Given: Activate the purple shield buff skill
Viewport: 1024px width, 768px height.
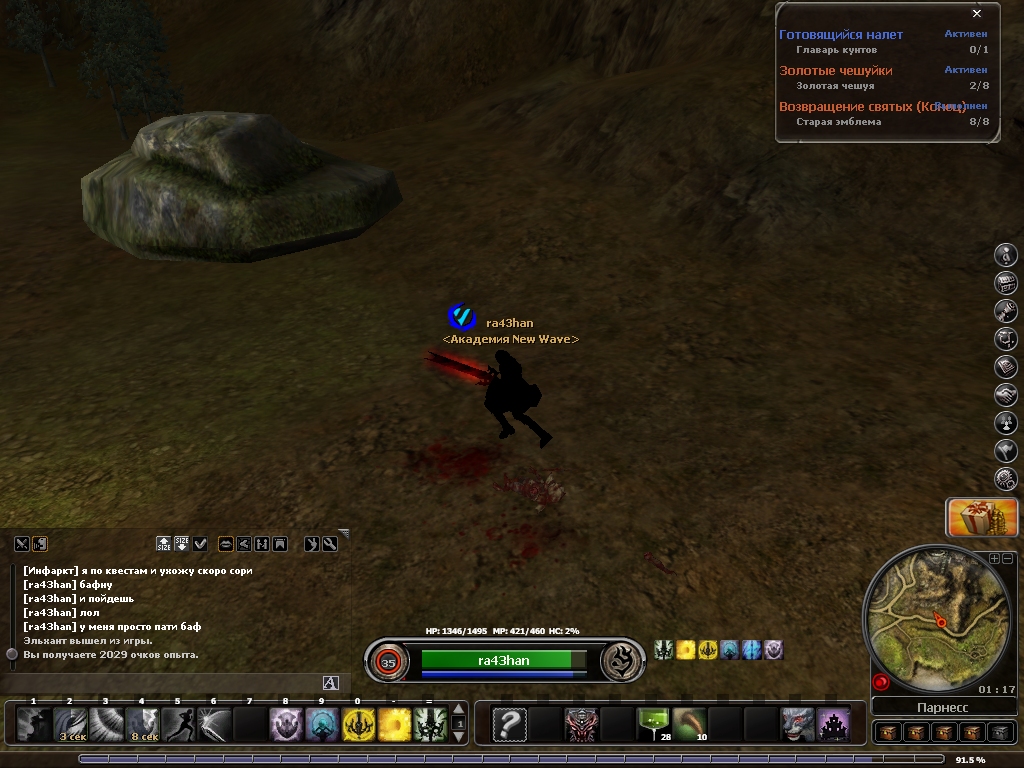Looking at the screenshot, I should point(286,723).
